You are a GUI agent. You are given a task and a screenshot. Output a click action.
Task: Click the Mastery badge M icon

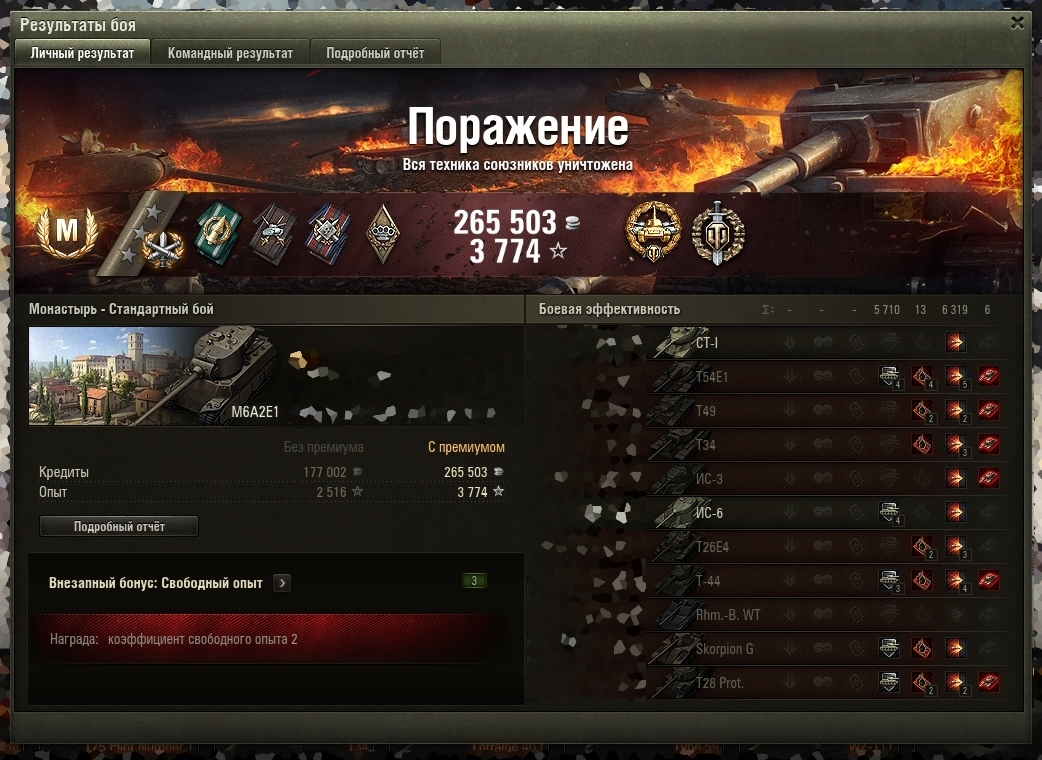click(x=66, y=231)
